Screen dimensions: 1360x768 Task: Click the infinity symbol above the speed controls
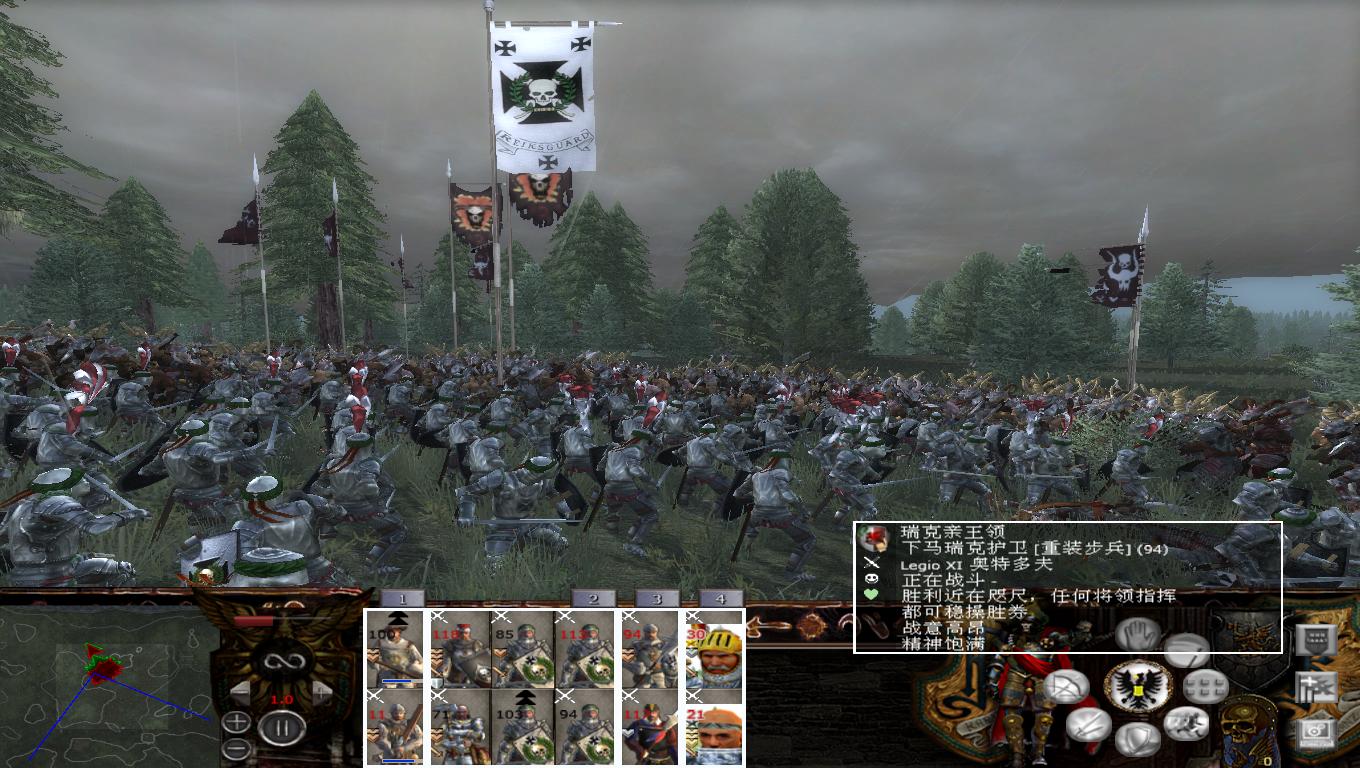click(281, 660)
